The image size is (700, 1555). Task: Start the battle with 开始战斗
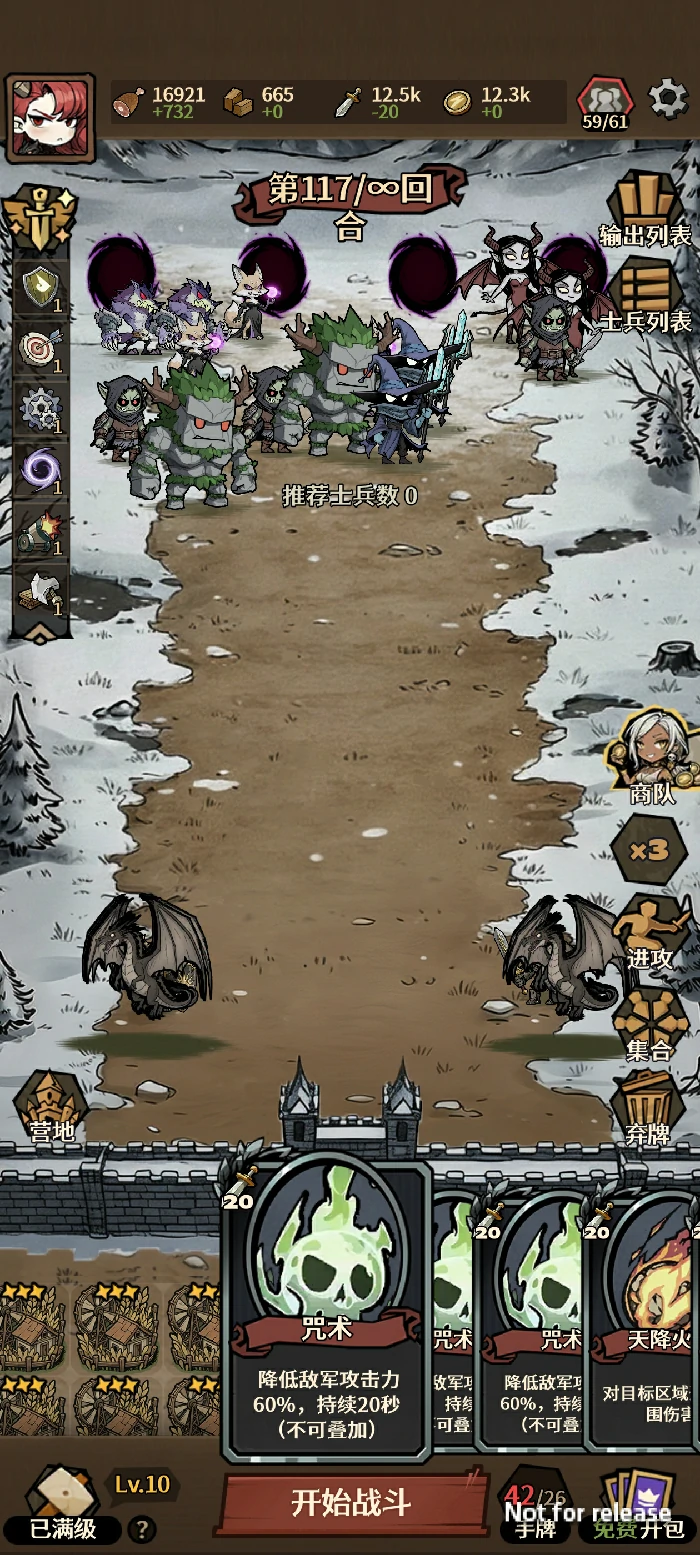(x=350, y=1501)
